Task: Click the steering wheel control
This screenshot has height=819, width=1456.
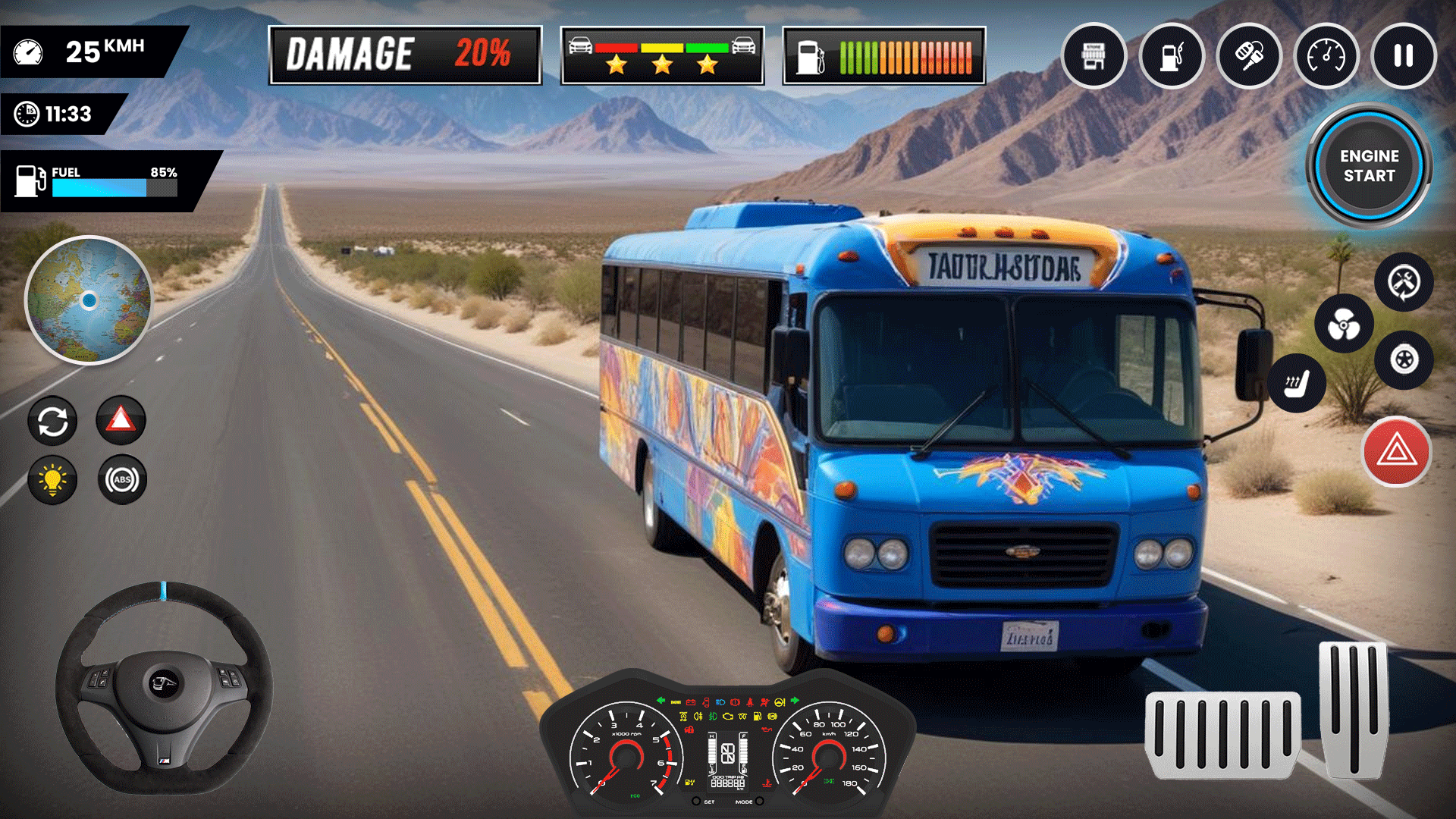Action: (x=163, y=687)
